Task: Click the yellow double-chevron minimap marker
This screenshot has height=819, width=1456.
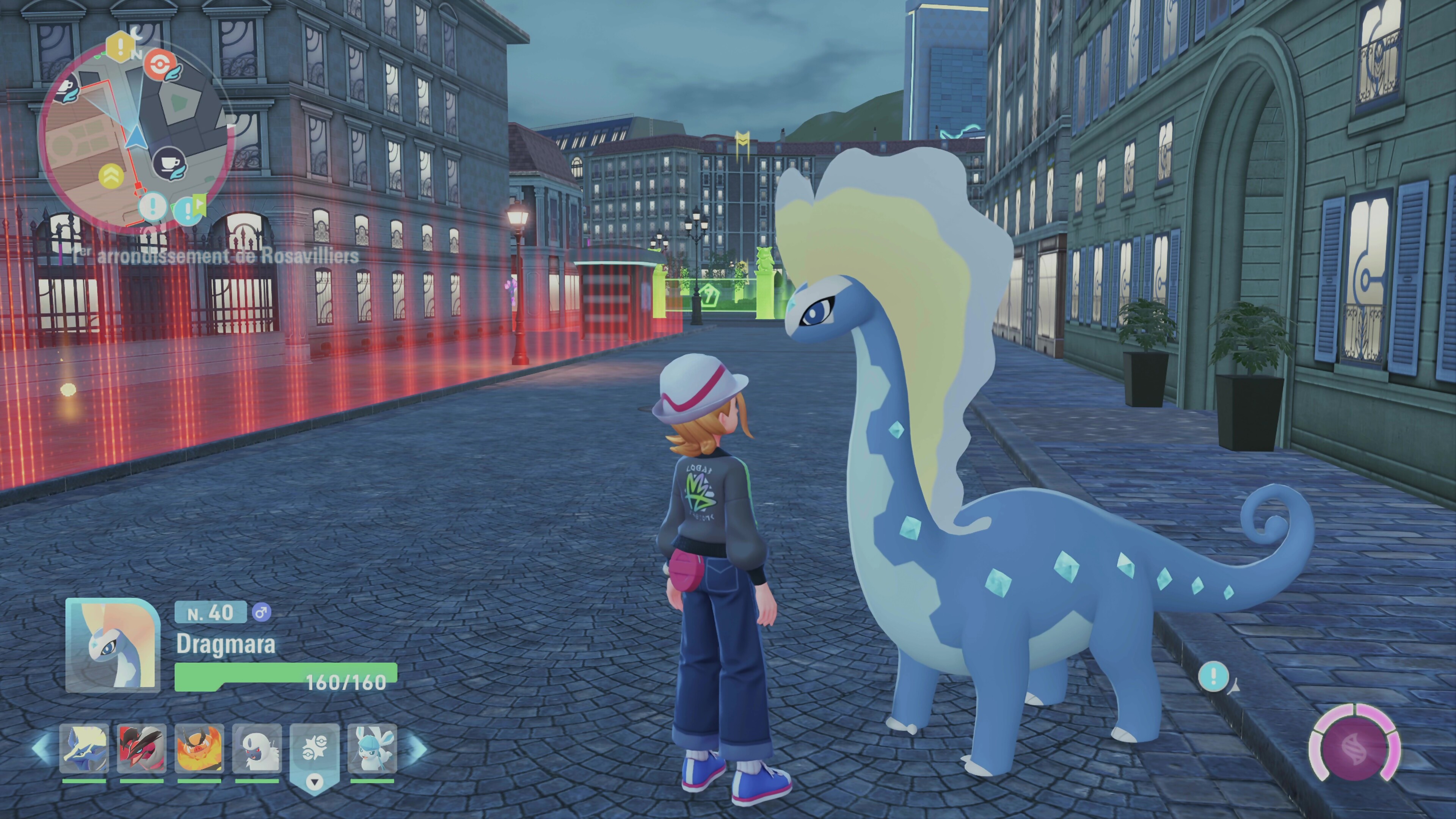Action: (111, 176)
